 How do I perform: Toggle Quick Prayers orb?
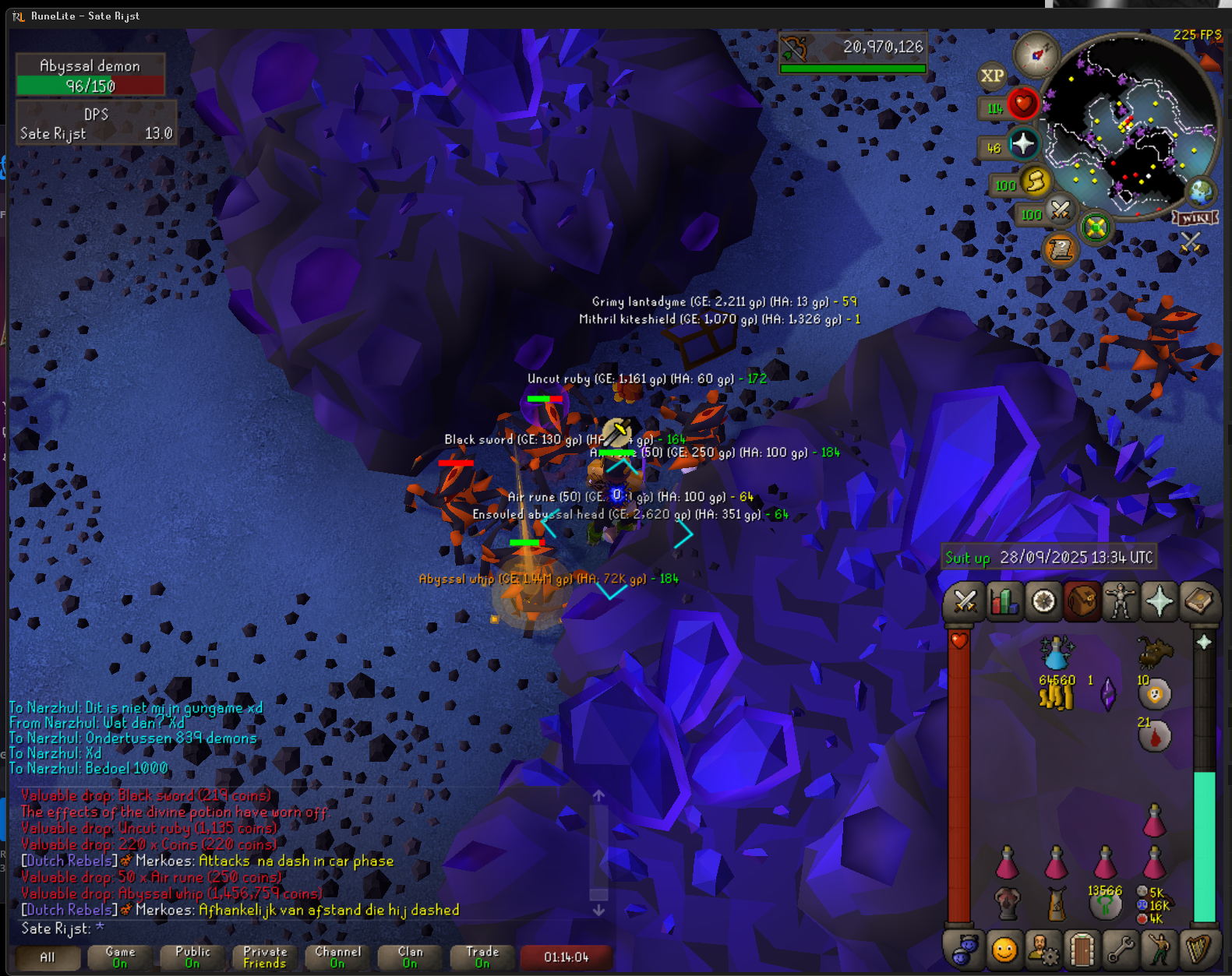coord(1022,144)
